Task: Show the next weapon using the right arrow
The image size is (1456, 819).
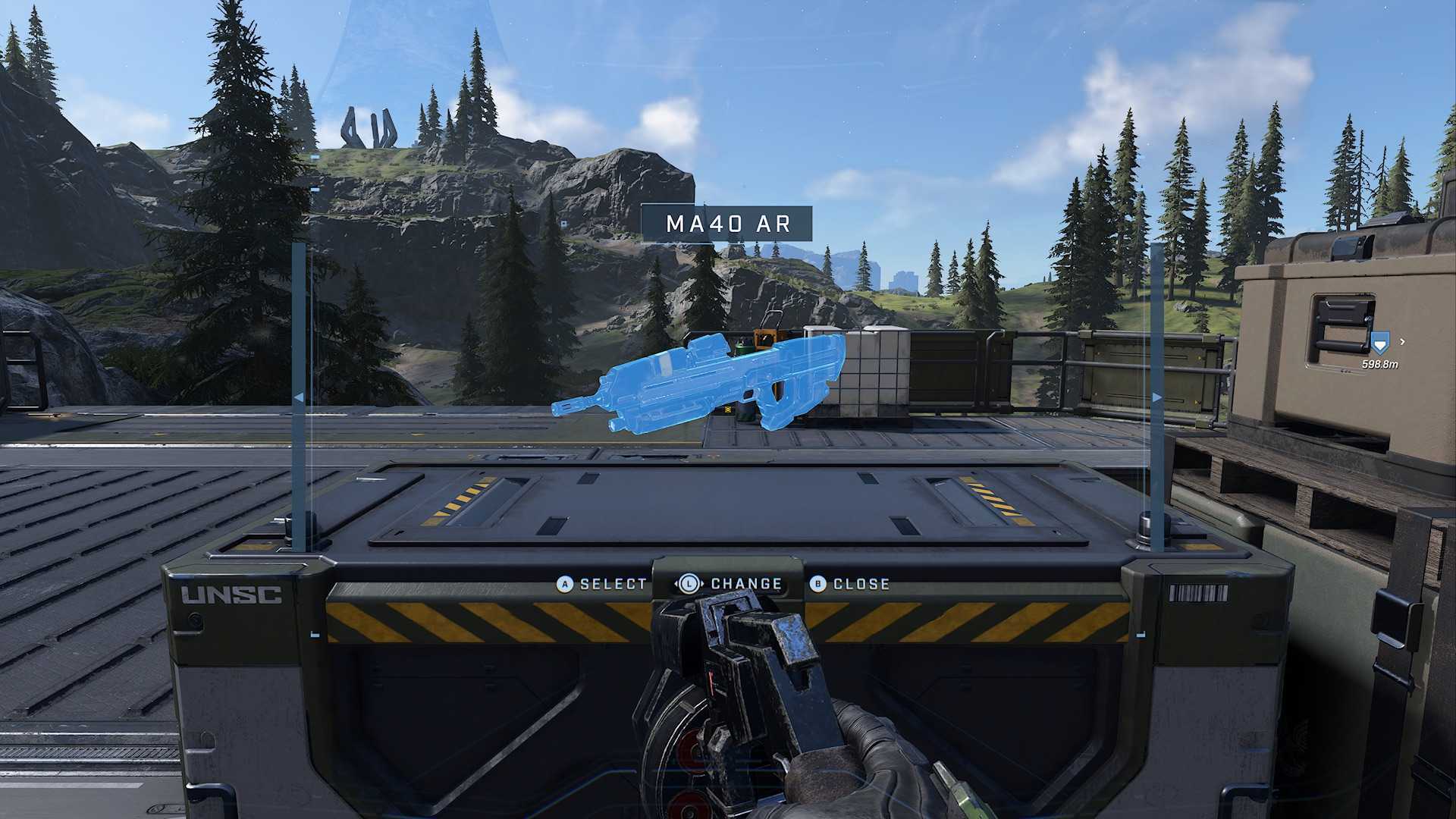Action: tap(1156, 397)
